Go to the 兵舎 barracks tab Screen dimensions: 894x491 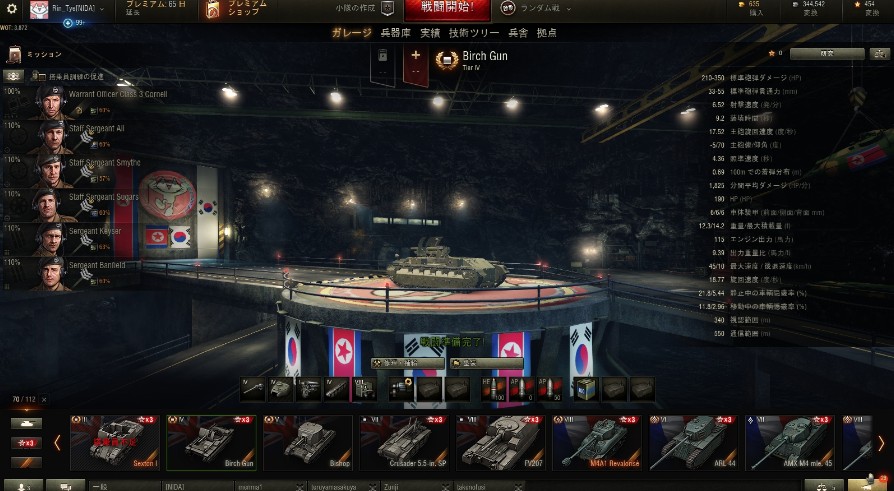coord(518,33)
